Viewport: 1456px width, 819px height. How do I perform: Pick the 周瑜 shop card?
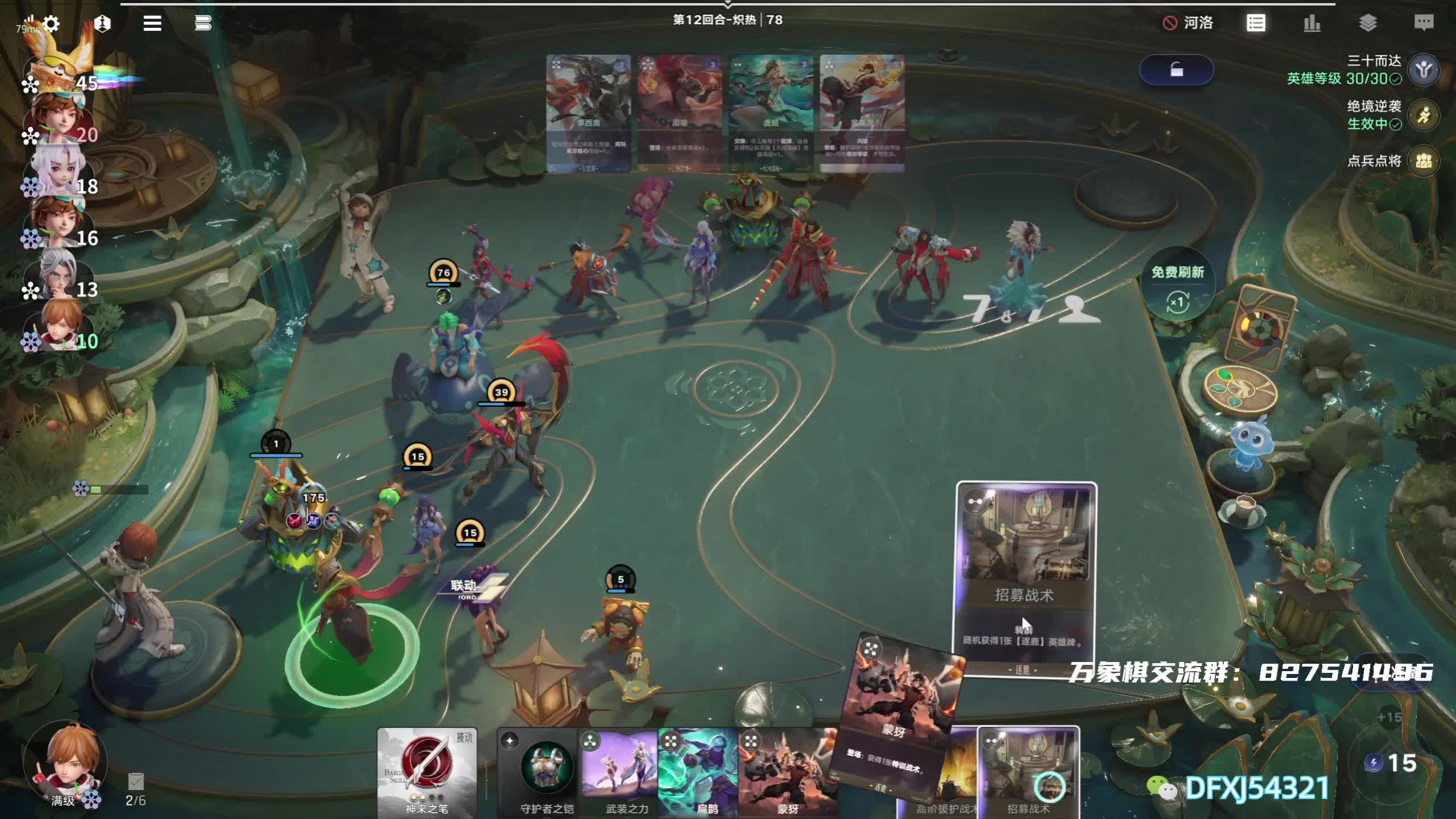pos(680,113)
